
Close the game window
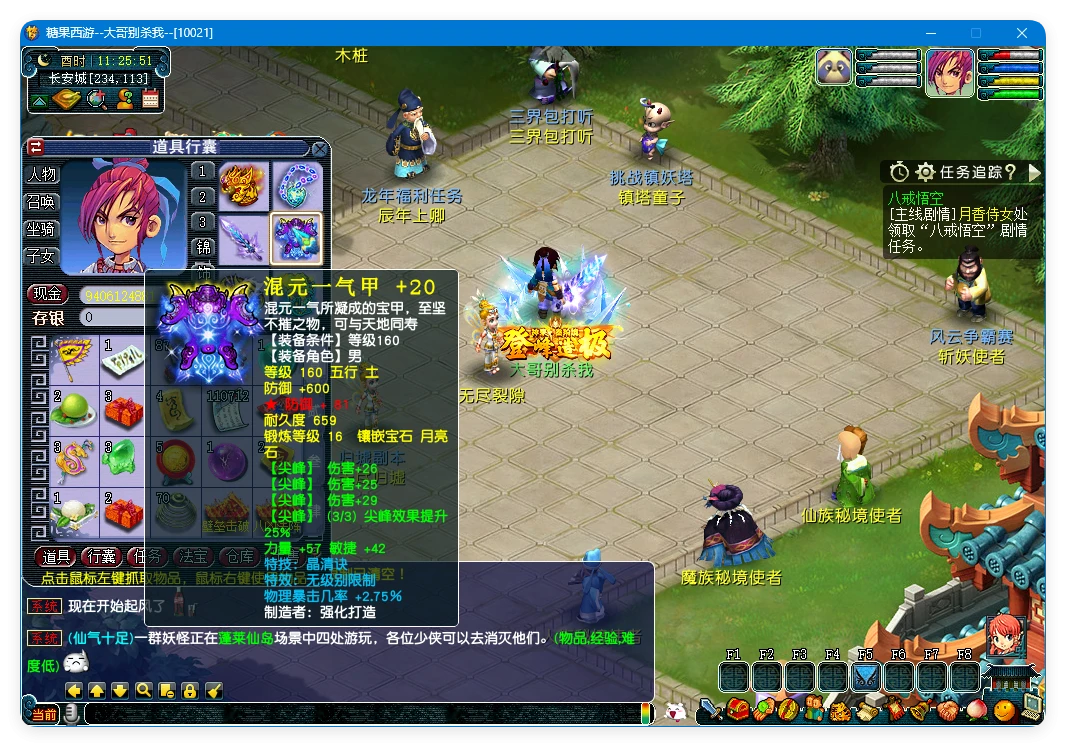click(1022, 33)
